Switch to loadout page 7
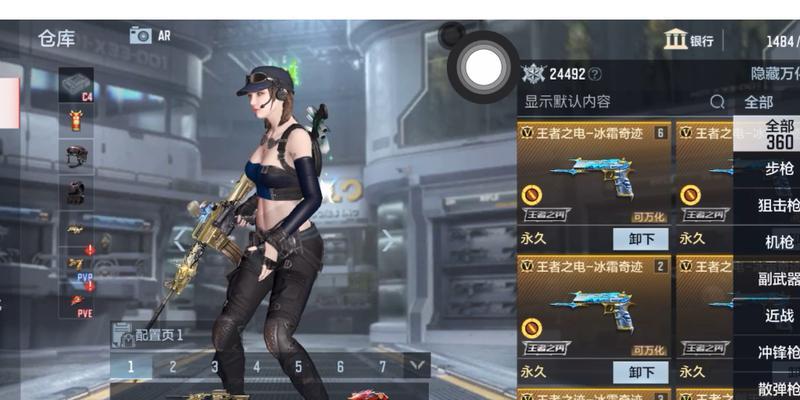The image size is (800, 400). click(382, 367)
